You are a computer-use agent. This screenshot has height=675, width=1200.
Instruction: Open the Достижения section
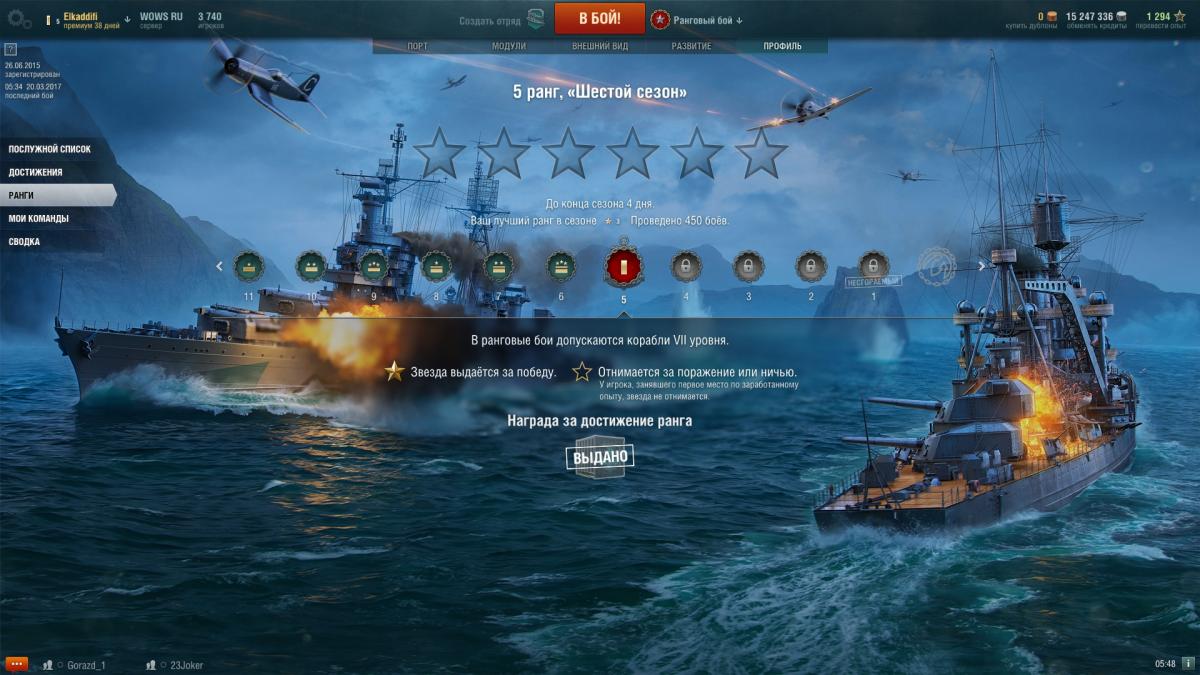click(36, 172)
